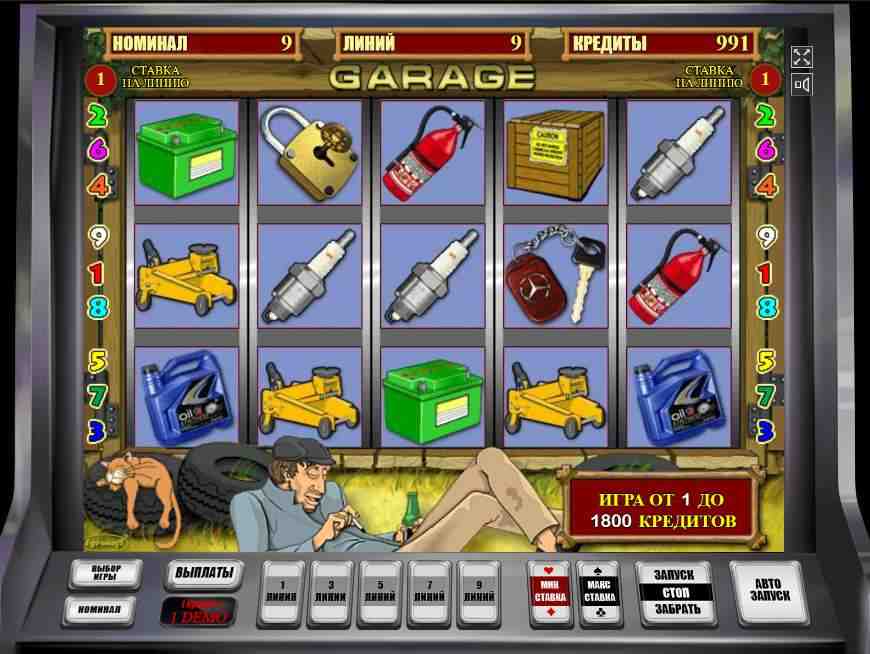The image size is (870, 654).
Task: Choose the 3 линии button
Action: pyautogui.click(x=331, y=590)
